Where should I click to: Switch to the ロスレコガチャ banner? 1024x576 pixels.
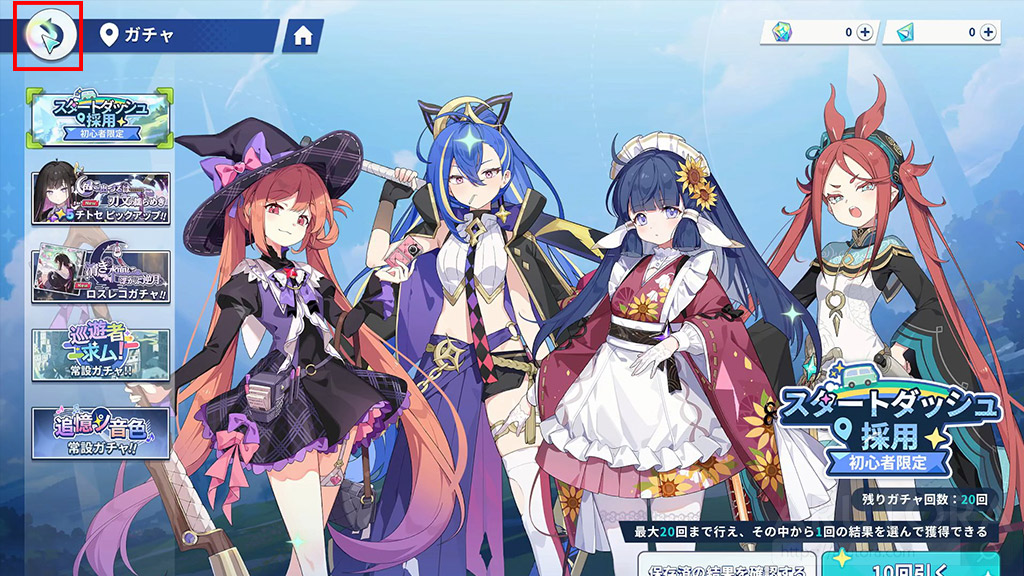(x=100, y=276)
